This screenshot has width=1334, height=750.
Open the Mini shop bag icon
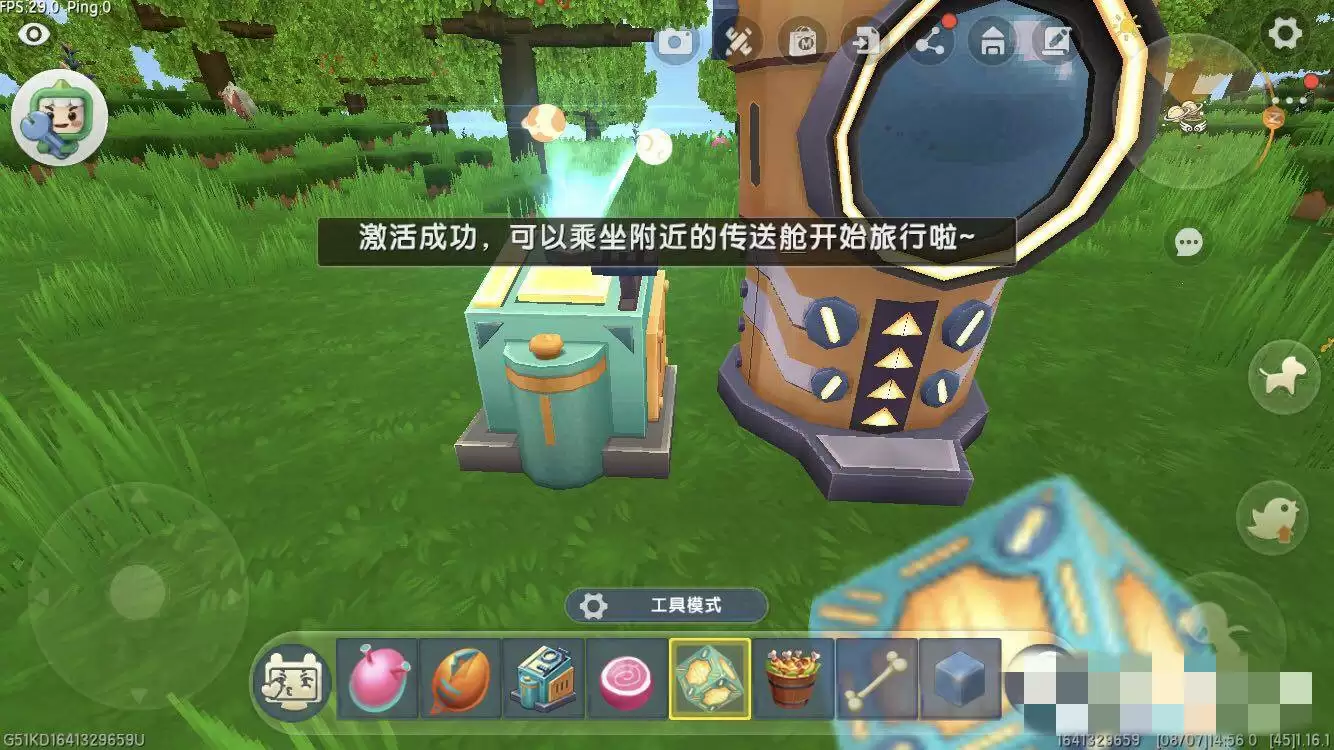click(801, 42)
